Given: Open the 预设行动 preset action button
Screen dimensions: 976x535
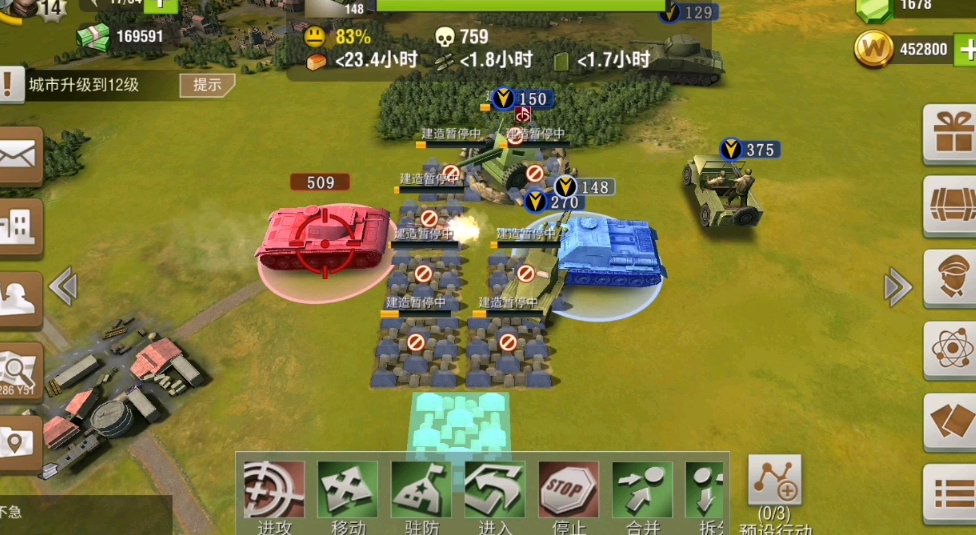Looking at the screenshot, I should point(775,483).
